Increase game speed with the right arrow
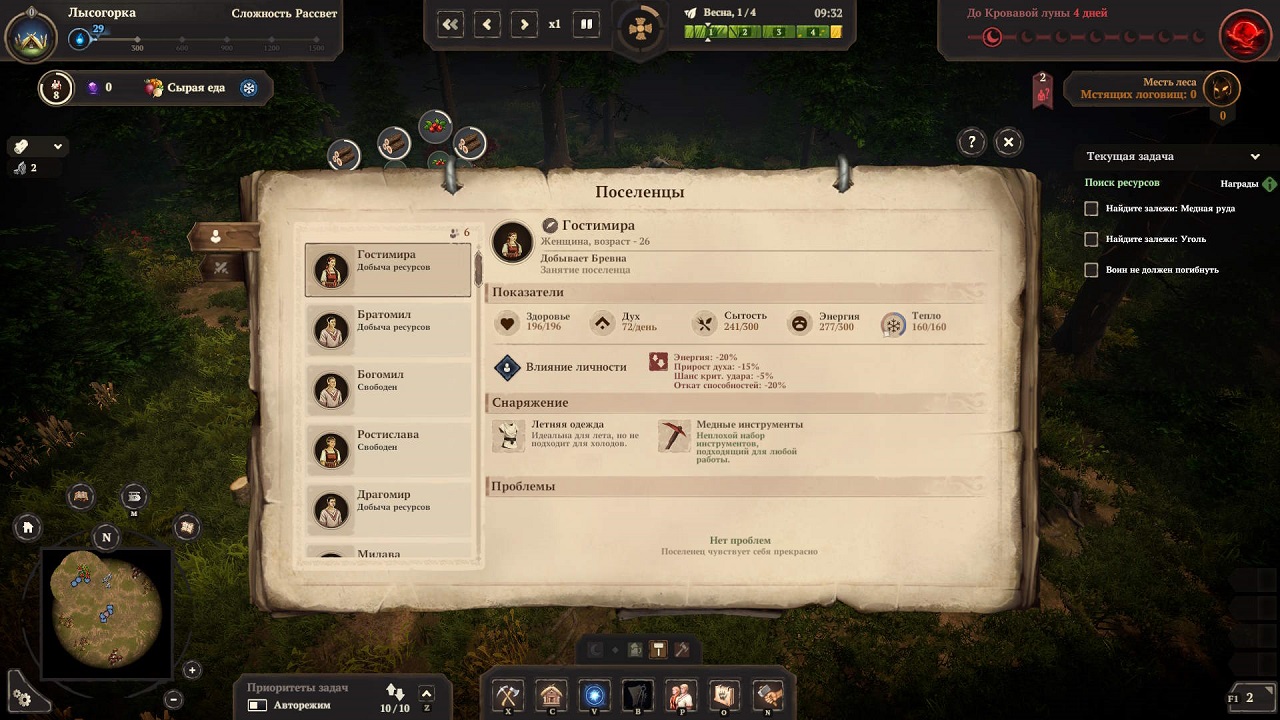 (524, 24)
